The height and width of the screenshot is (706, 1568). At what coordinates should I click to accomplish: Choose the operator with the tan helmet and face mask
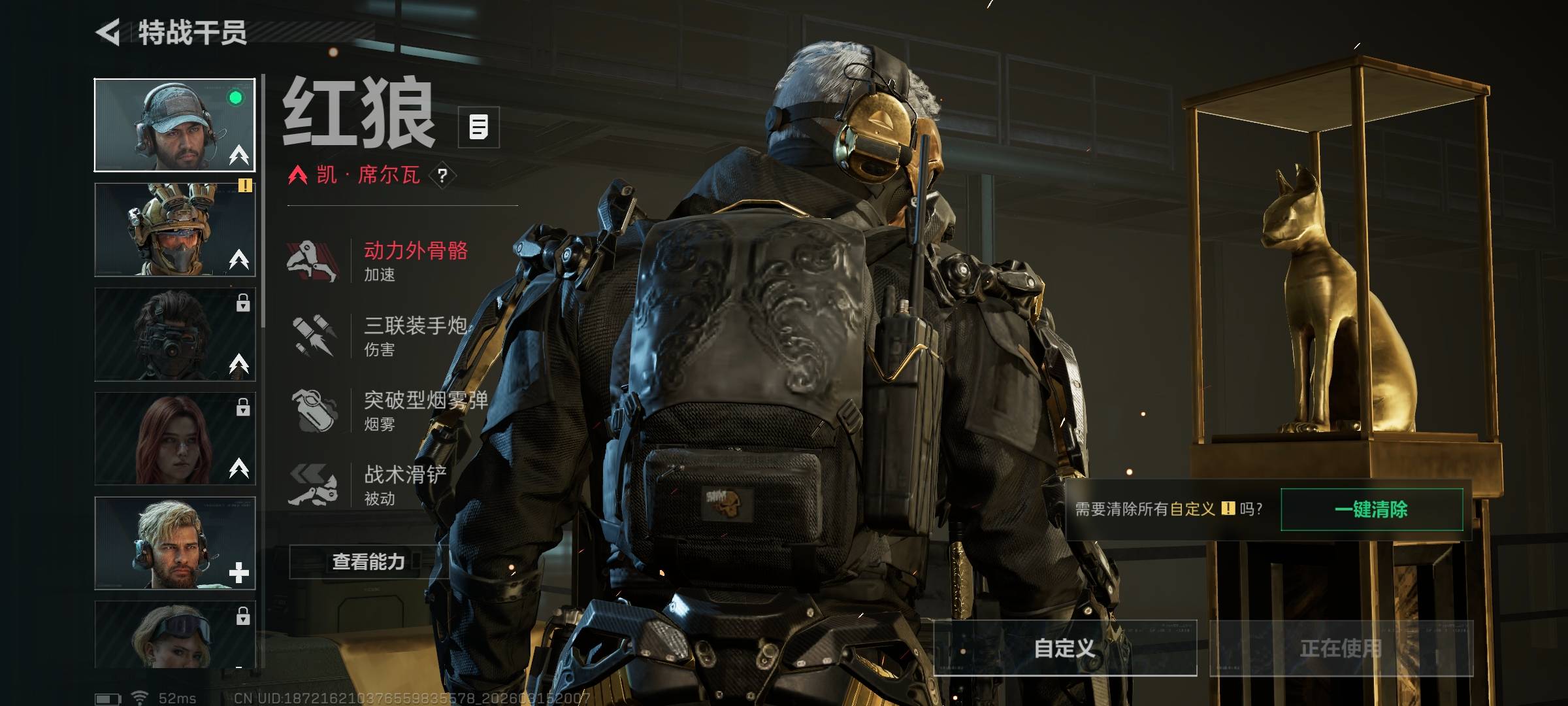174,229
